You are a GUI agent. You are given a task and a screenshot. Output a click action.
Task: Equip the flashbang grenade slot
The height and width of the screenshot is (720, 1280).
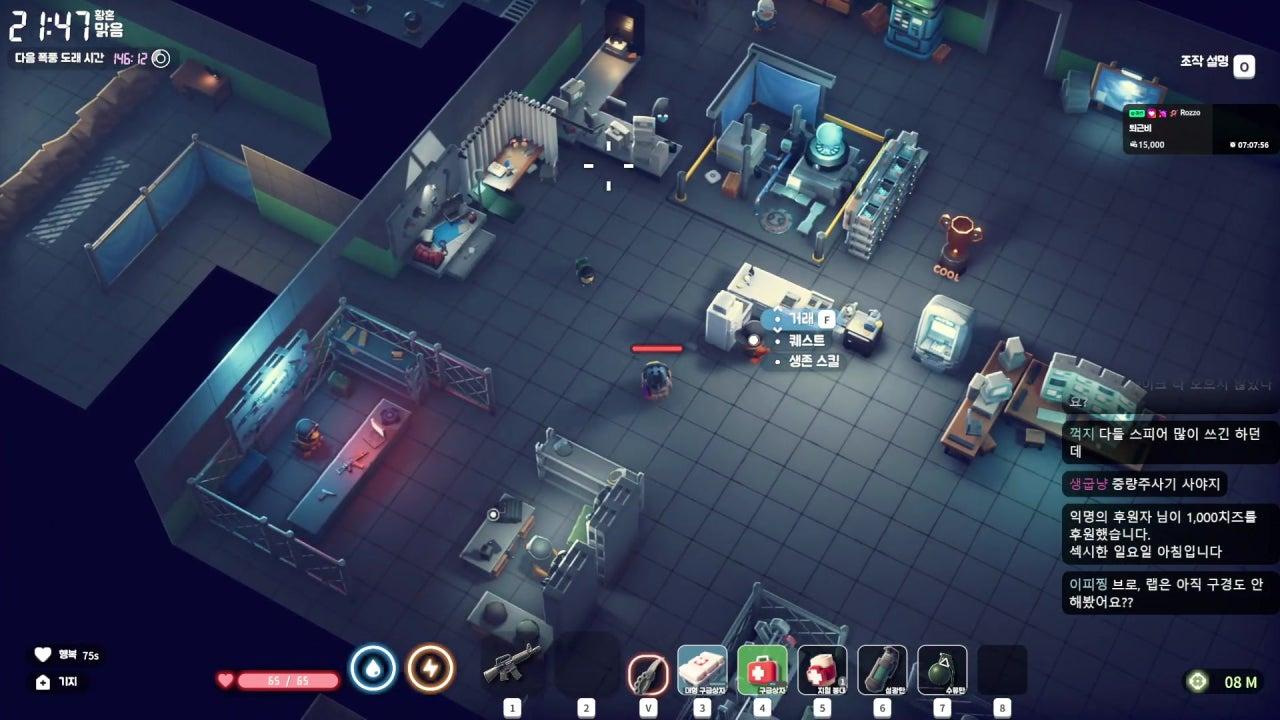pyautogui.click(x=882, y=669)
